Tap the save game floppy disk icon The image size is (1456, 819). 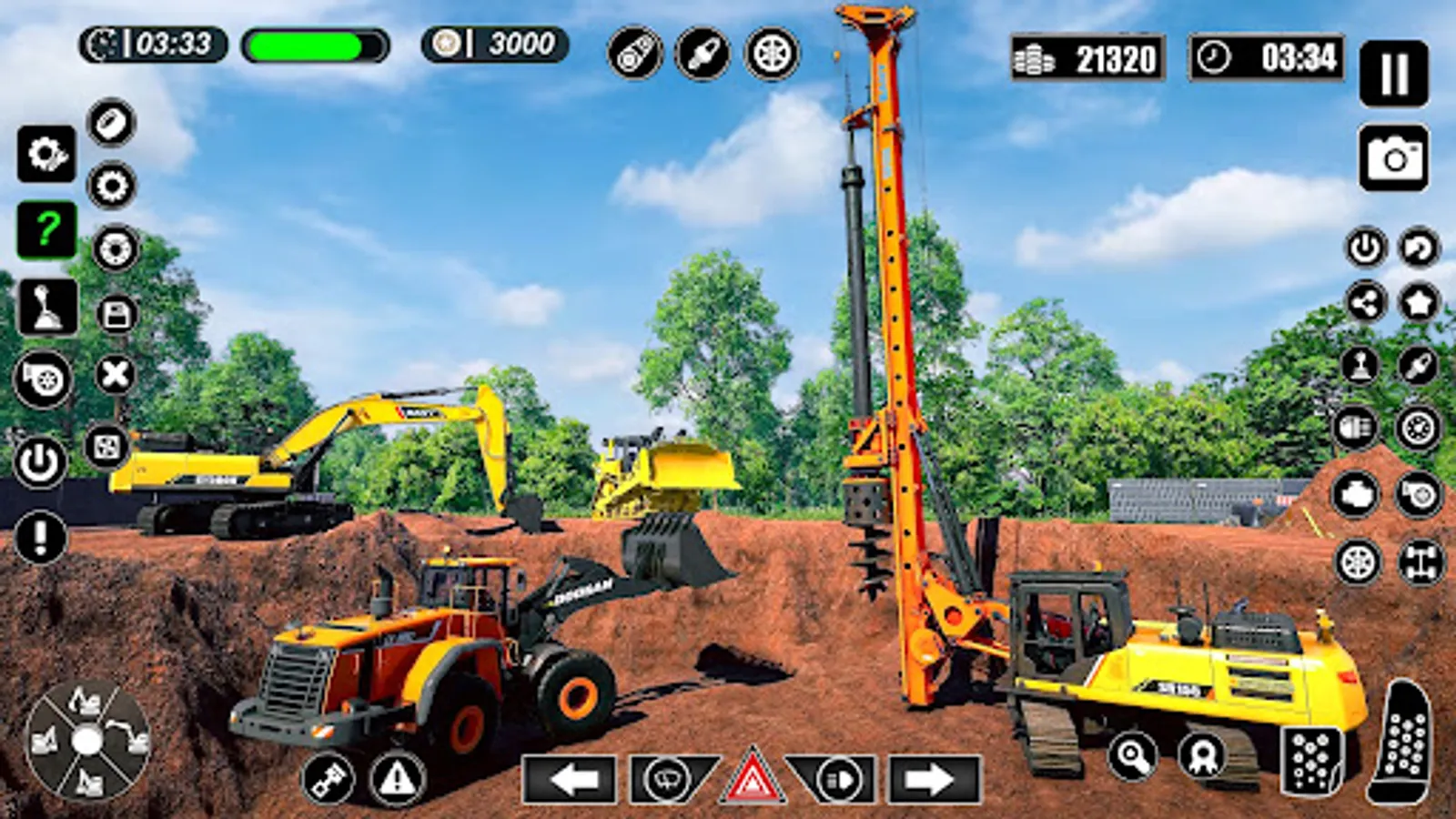(x=113, y=314)
